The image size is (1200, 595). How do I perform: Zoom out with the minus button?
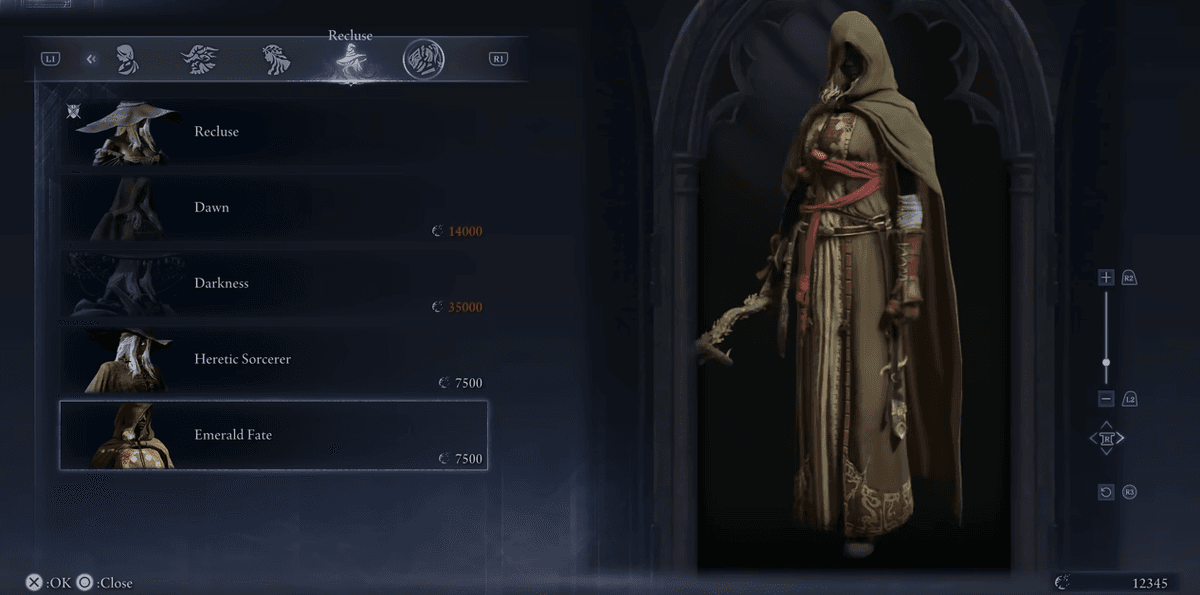click(1106, 399)
